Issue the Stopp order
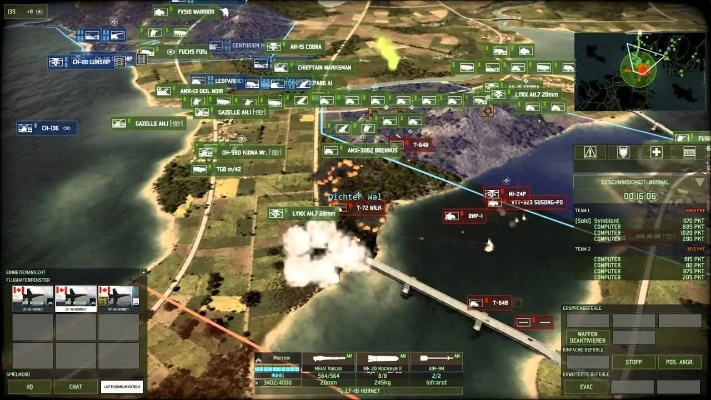 [634, 362]
